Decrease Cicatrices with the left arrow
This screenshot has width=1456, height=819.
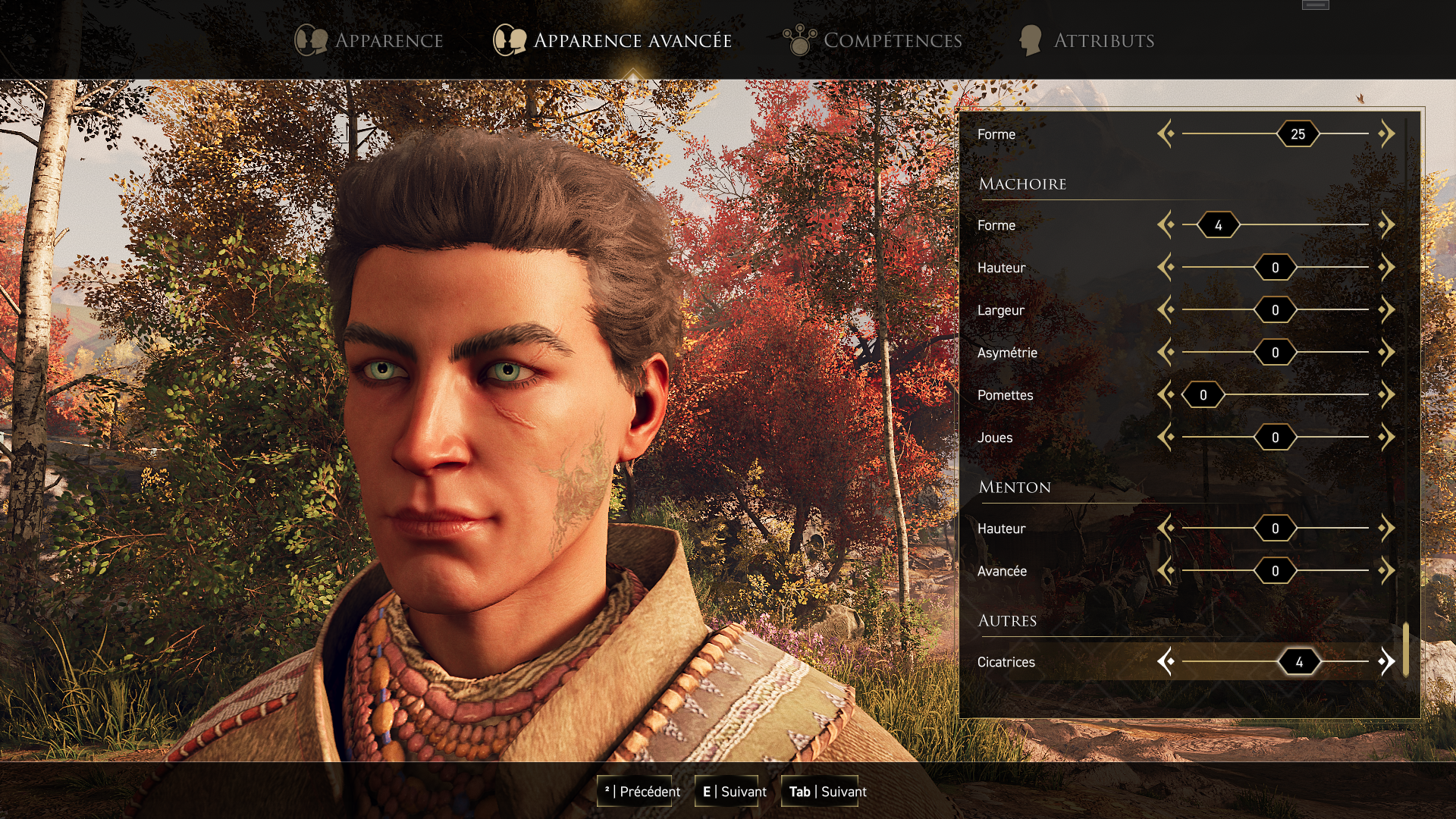pos(1166,662)
